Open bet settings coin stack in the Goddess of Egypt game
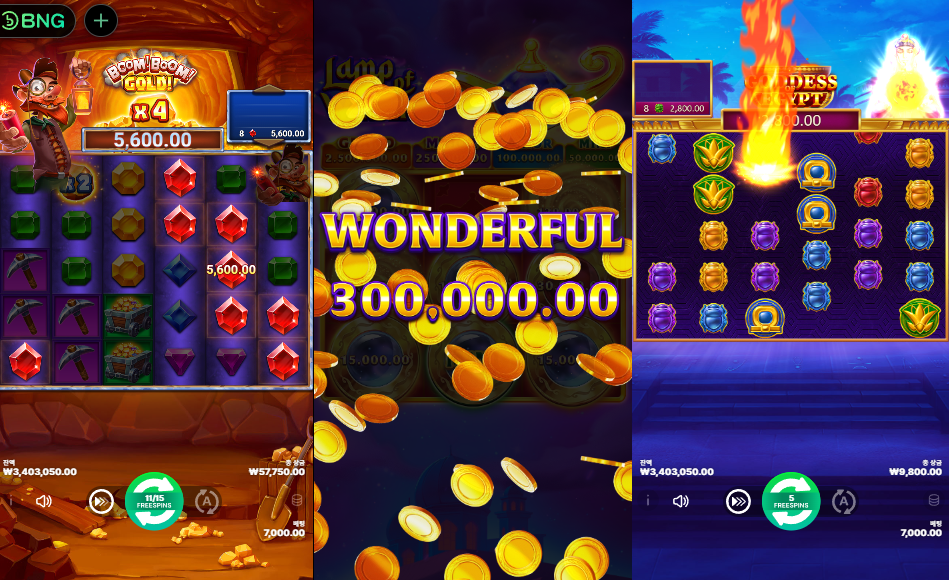Image resolution: width=949 pixels, height=580 pixels. pos(934,501)
